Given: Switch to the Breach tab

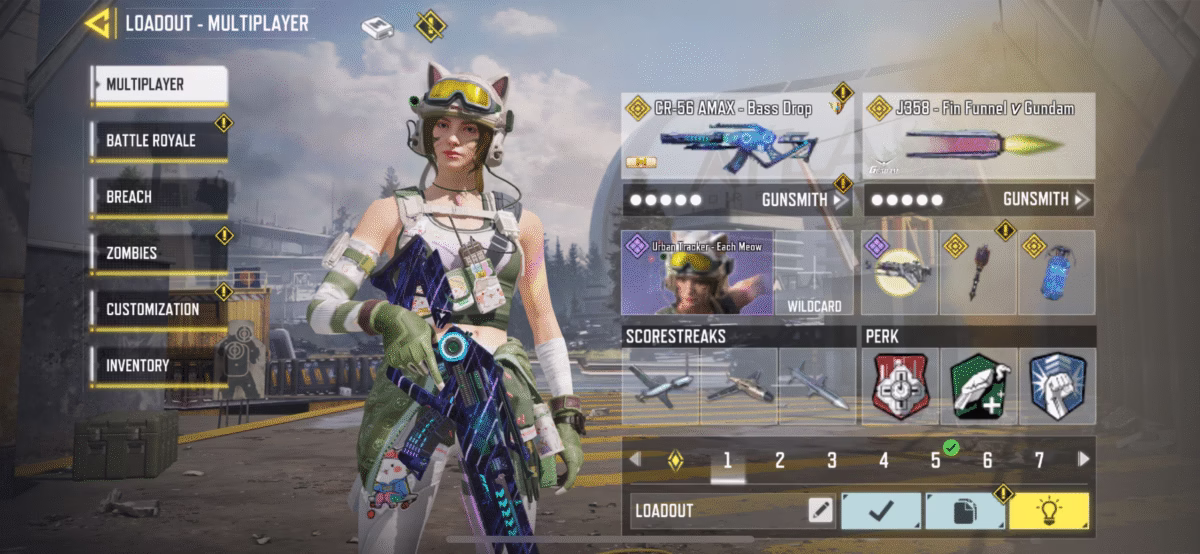Looking at the screenshot, I should coord(158,197).
